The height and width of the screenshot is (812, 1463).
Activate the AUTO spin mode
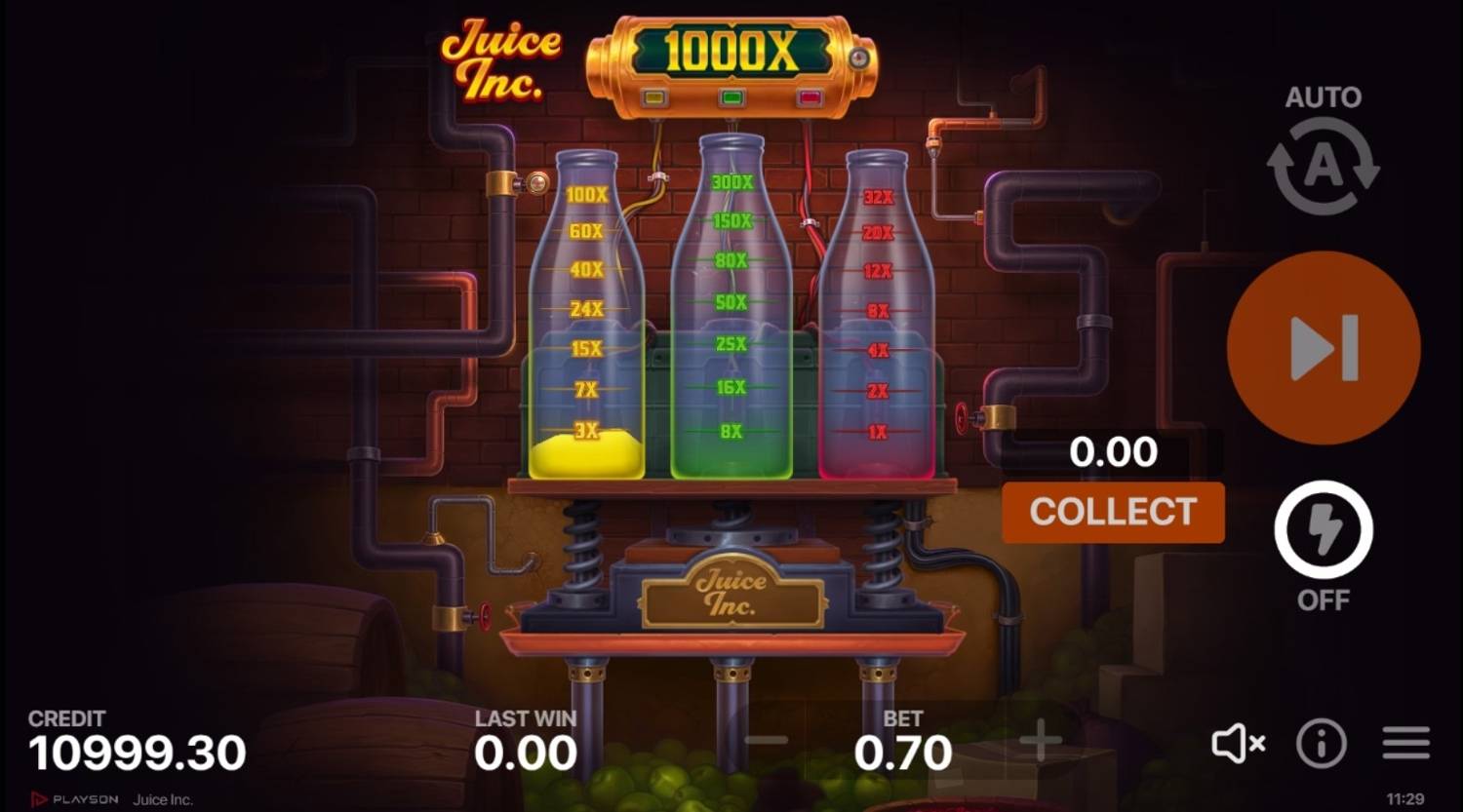click(x=1322, y=161)
